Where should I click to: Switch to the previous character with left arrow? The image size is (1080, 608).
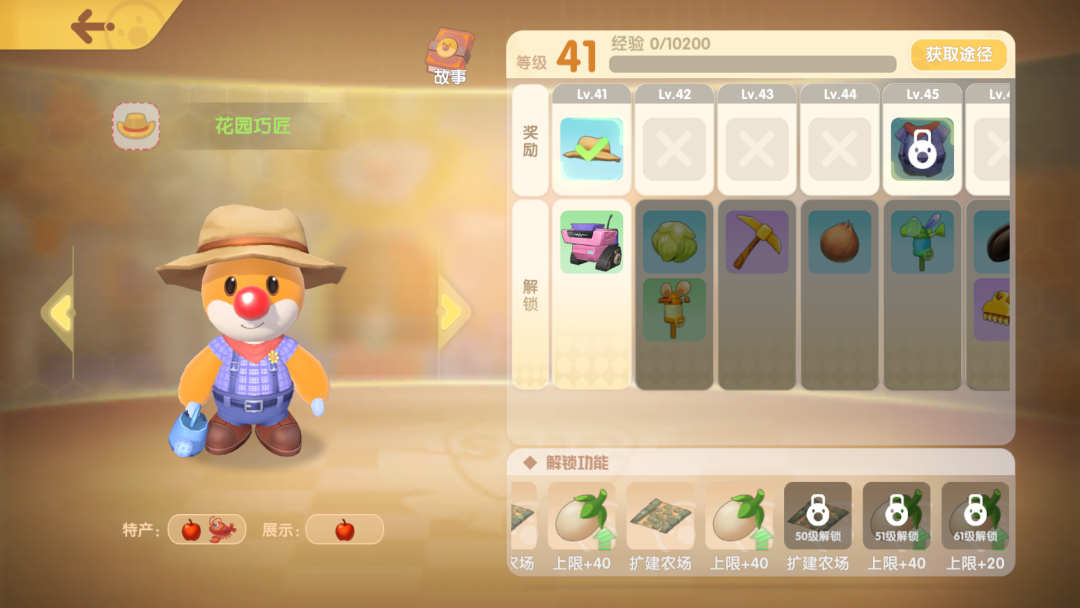pyautogui.click(x=59, y=313)
